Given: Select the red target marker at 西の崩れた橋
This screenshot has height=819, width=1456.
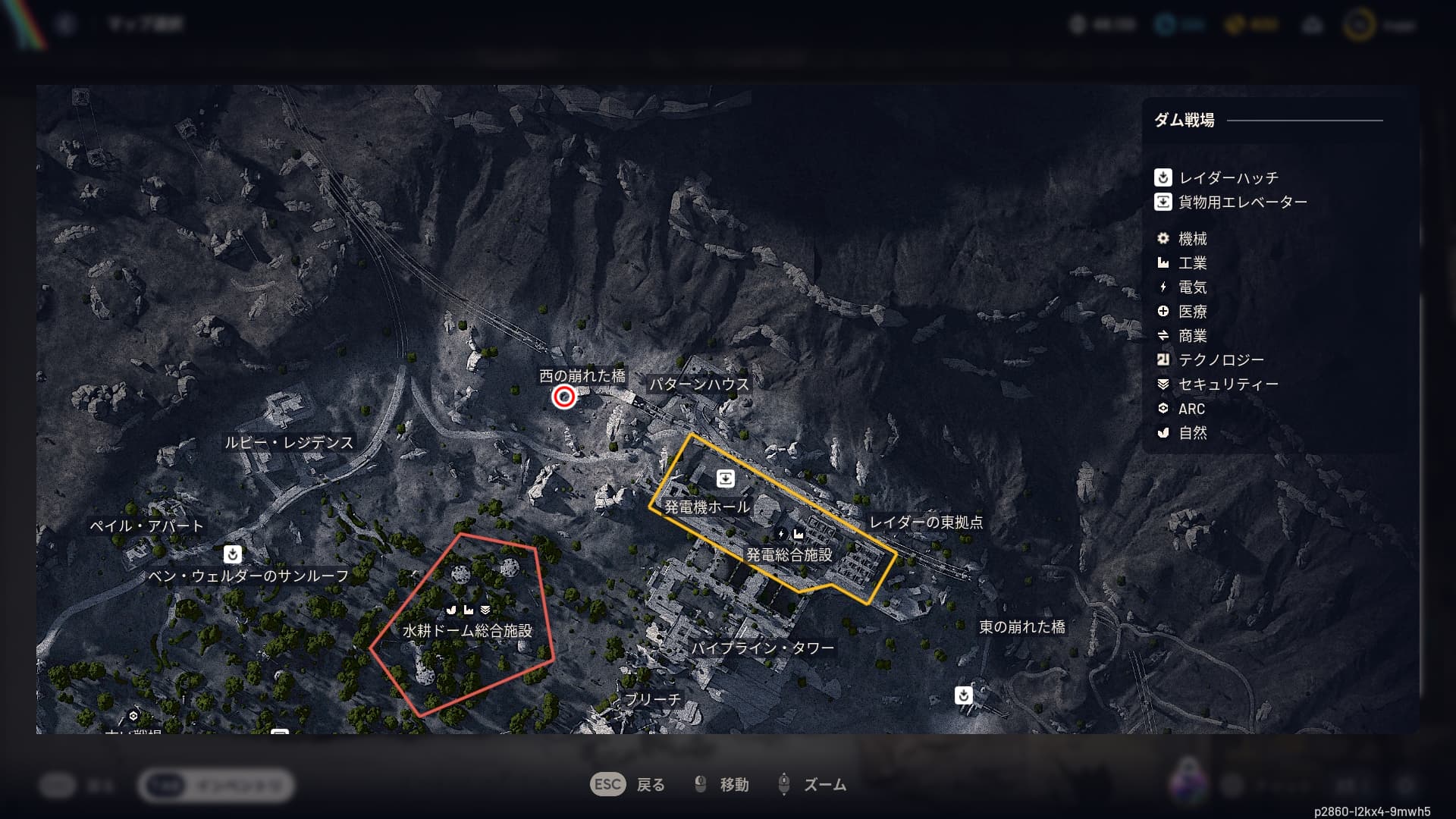Looking at the screenshot, I should point(563,397).
